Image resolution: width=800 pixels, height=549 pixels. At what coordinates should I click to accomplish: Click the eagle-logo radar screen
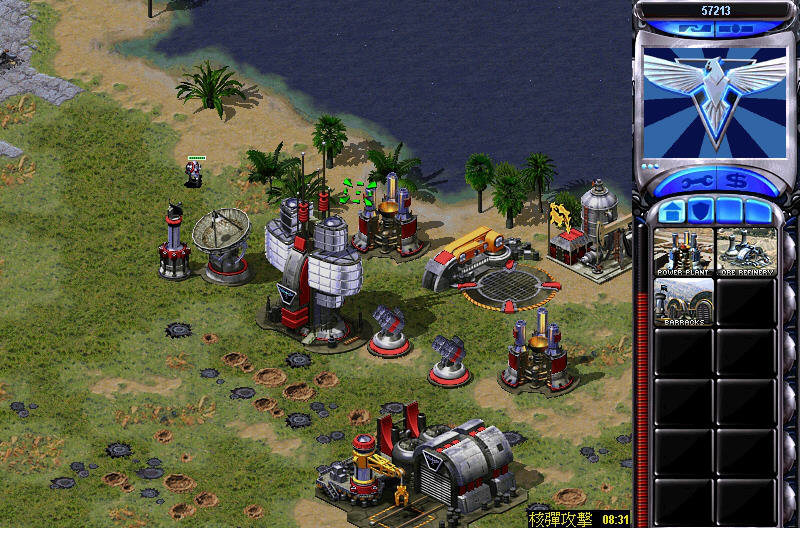click(x=714, y=101)
